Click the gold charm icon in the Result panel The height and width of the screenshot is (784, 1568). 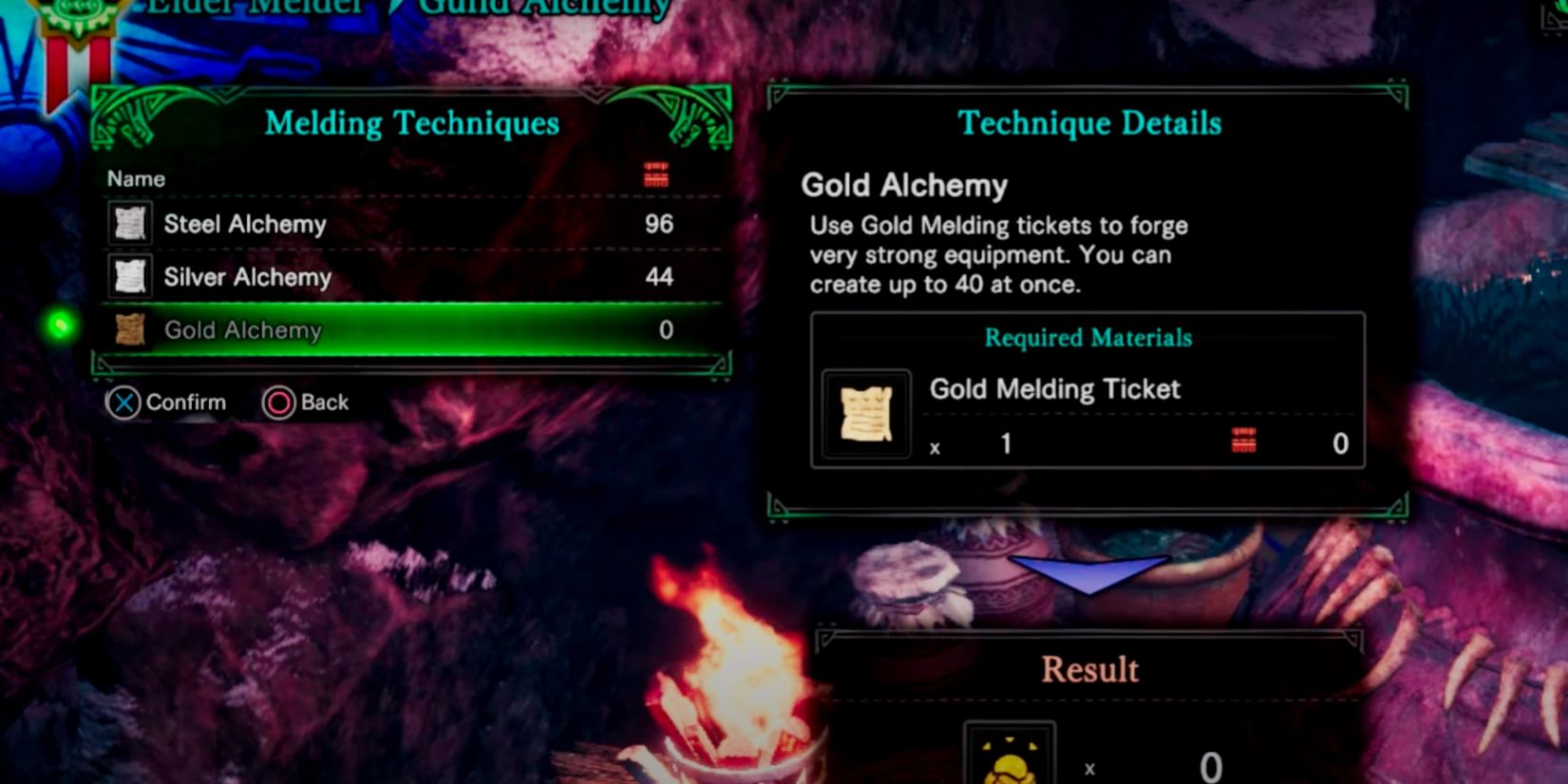coord(1010,759)
